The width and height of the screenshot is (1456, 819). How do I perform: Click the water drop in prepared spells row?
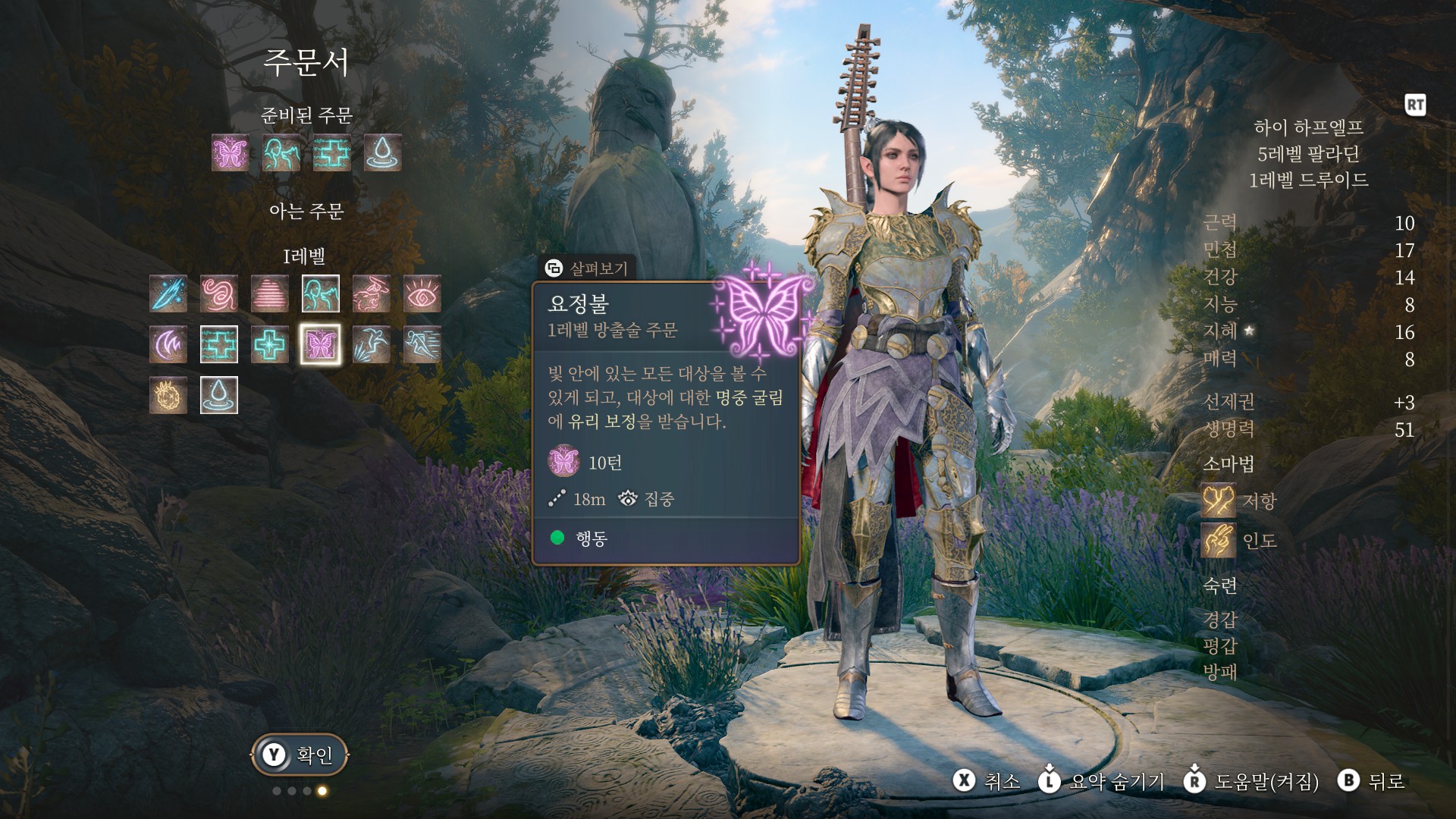coord(383,153)
